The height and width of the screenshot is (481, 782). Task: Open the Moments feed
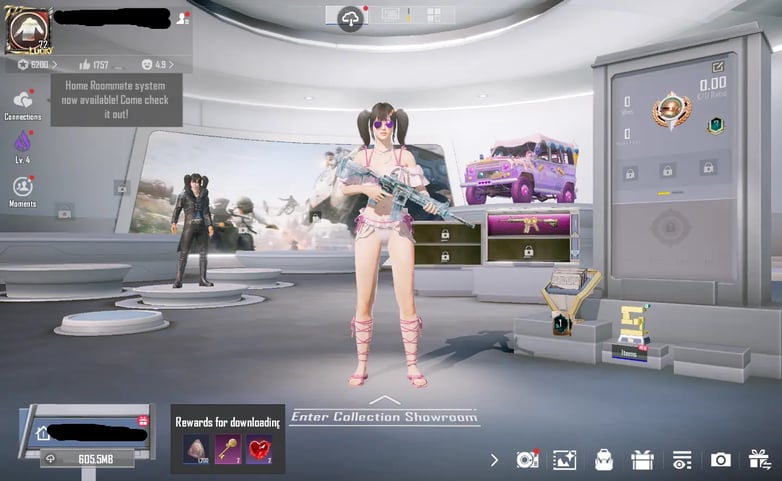[22, 188]
